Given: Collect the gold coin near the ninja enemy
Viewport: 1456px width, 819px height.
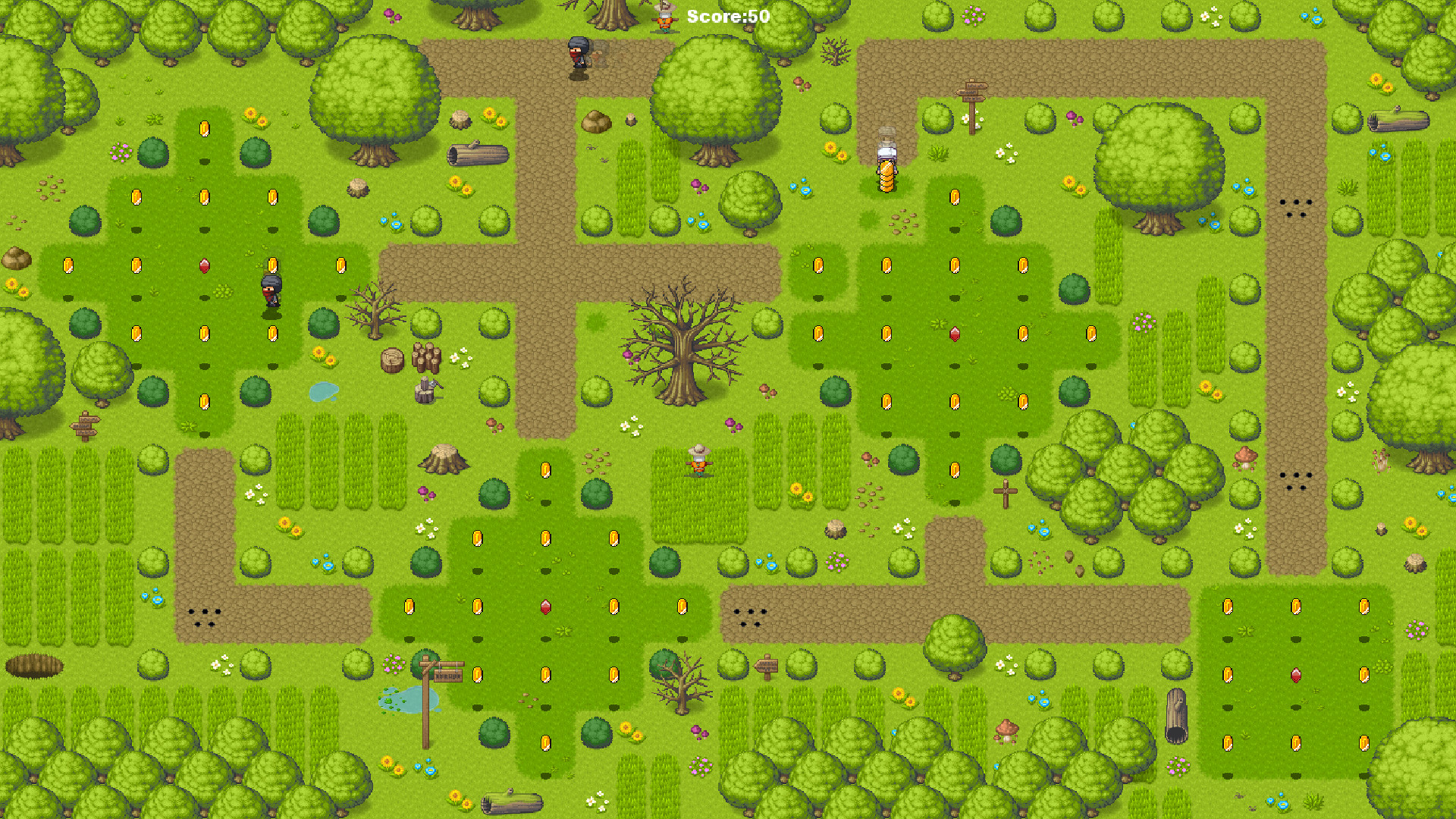Looking at the screenshot, I should (x=271, y=266).
